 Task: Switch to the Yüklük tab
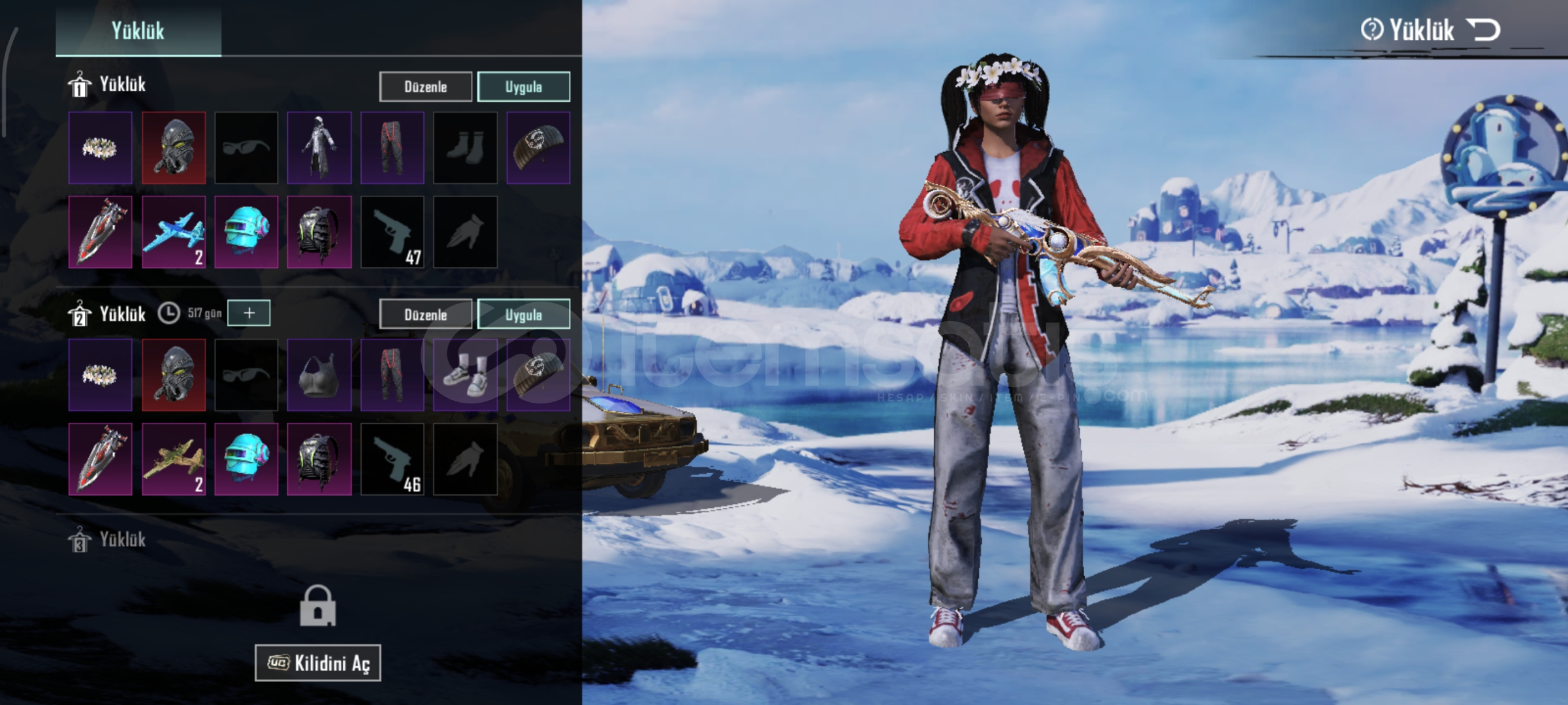pyautogui.click(x=138, y=31)
